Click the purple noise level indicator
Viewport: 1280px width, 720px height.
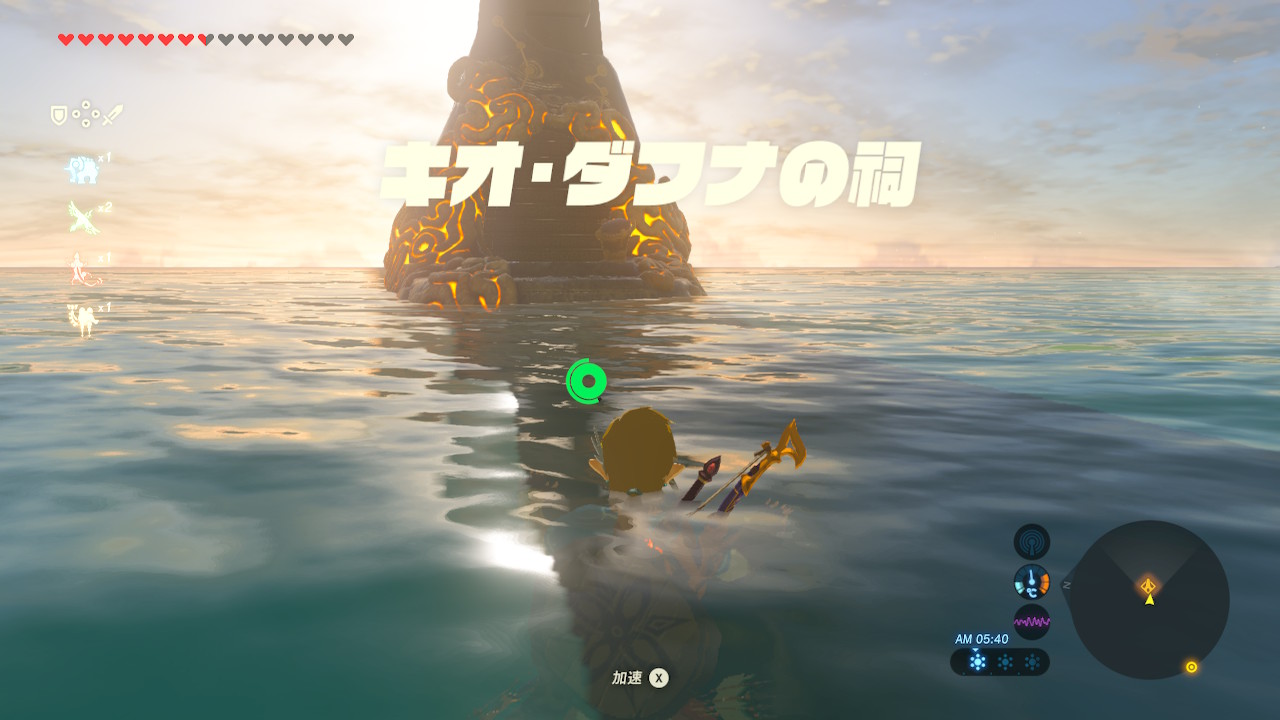pyautogui.click(x=1031, y=621)
